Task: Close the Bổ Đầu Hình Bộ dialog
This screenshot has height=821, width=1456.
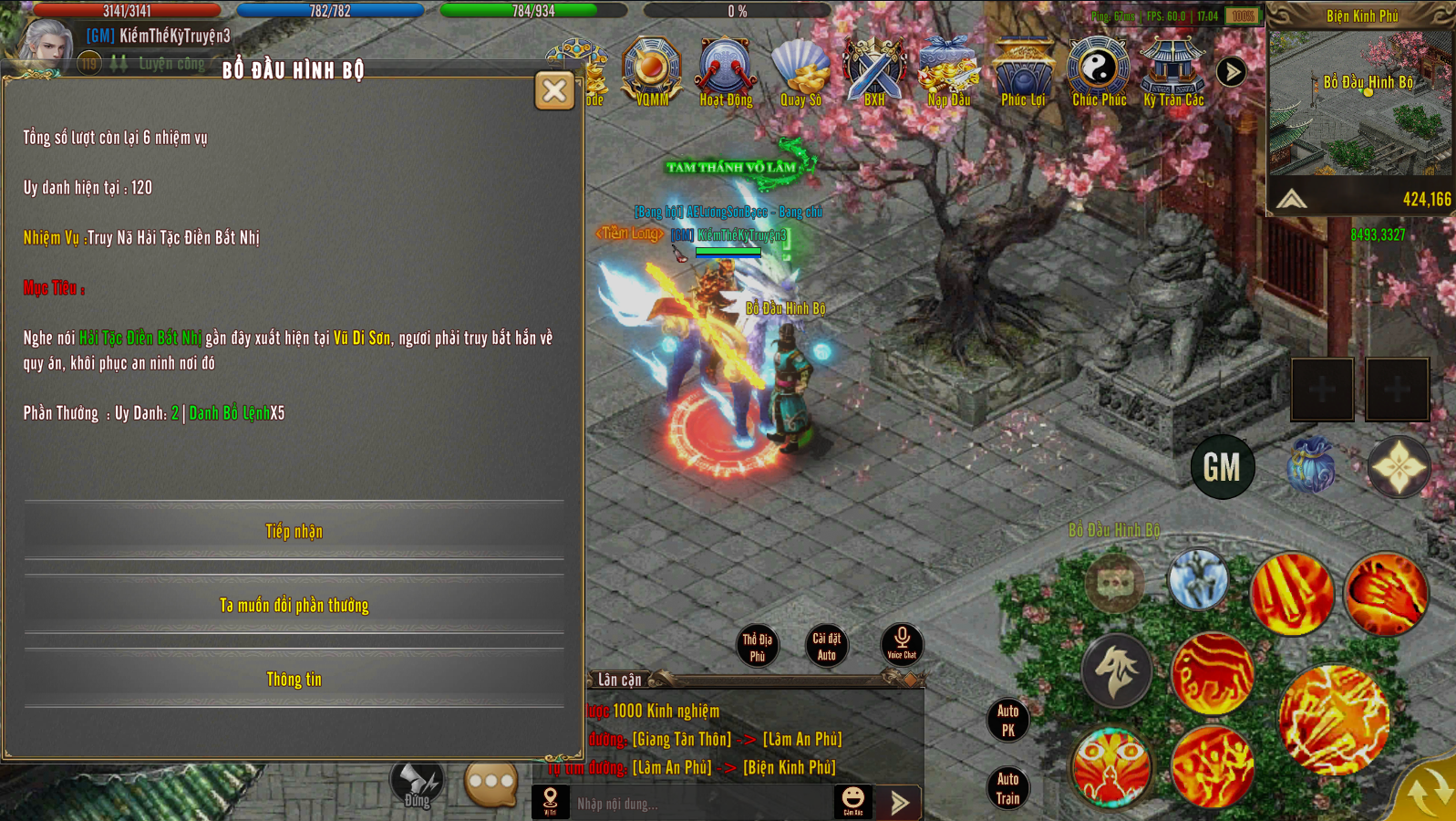Action: pos(554,90)
